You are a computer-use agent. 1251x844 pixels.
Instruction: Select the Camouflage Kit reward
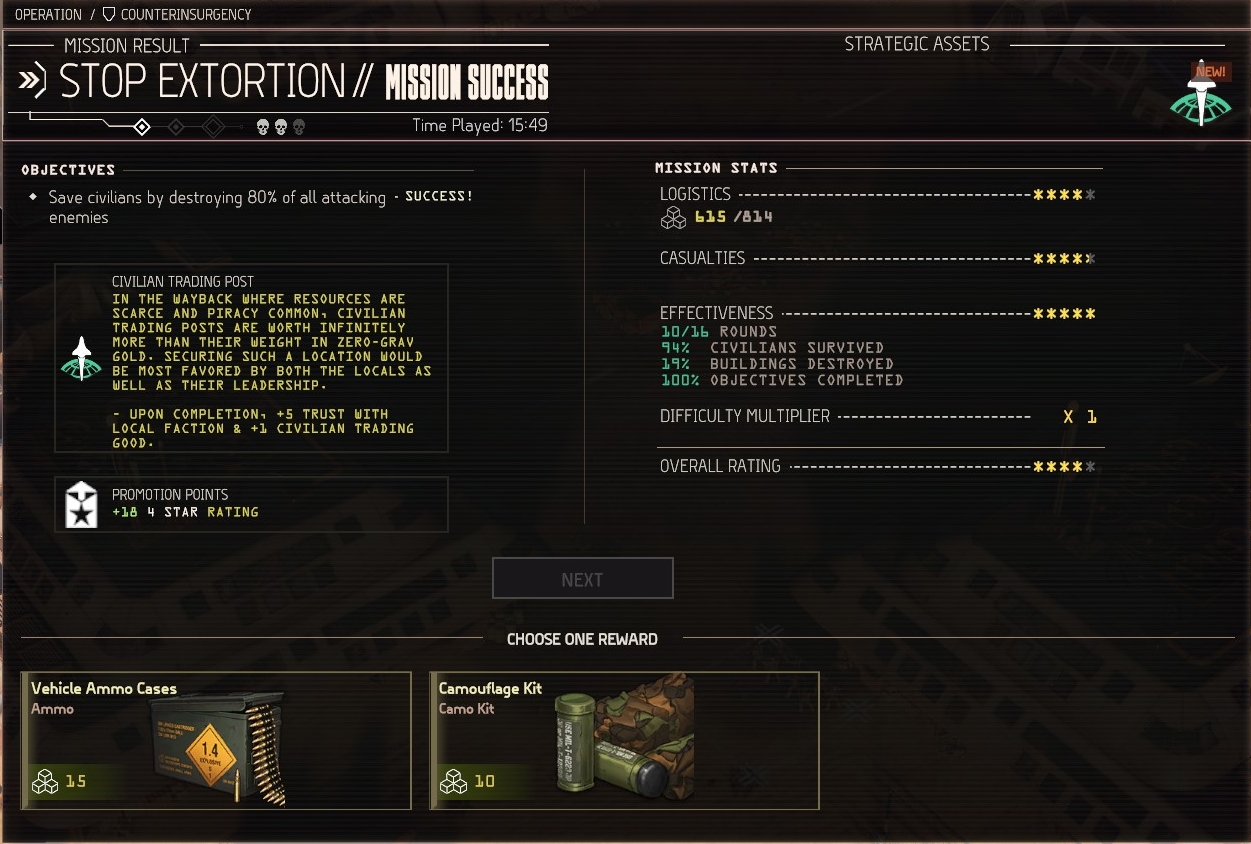coord(624,740)
